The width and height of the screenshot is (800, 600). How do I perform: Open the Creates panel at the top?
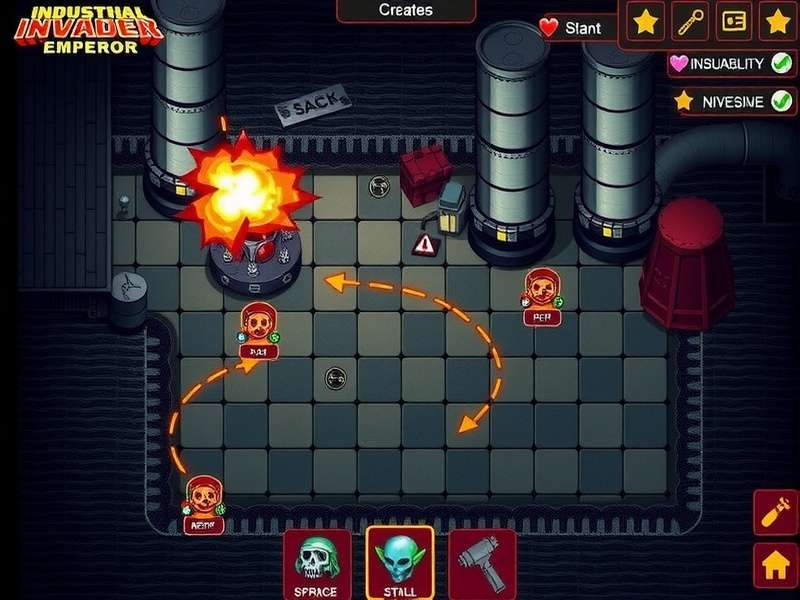click(x=406, y=10)
